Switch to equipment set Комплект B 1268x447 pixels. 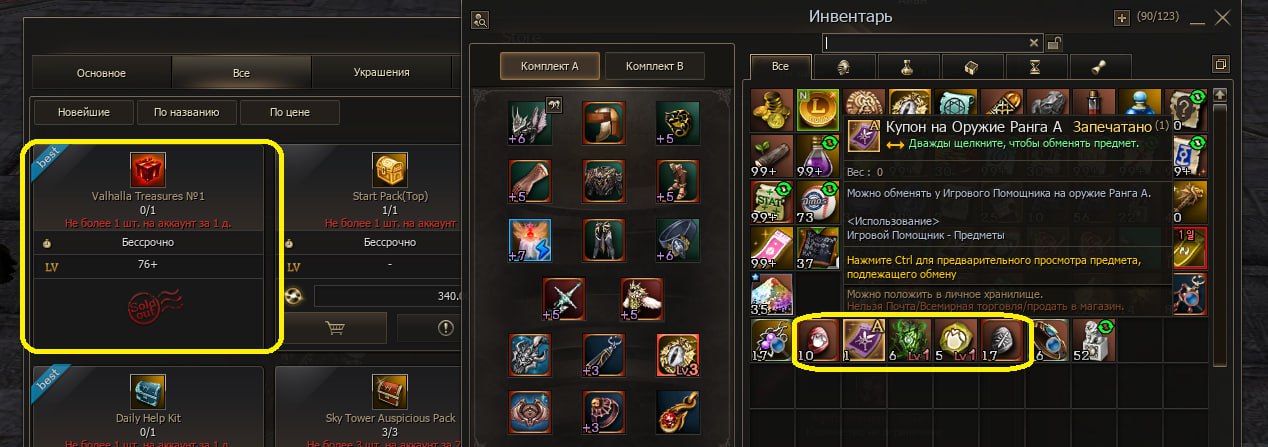[654, 66]
